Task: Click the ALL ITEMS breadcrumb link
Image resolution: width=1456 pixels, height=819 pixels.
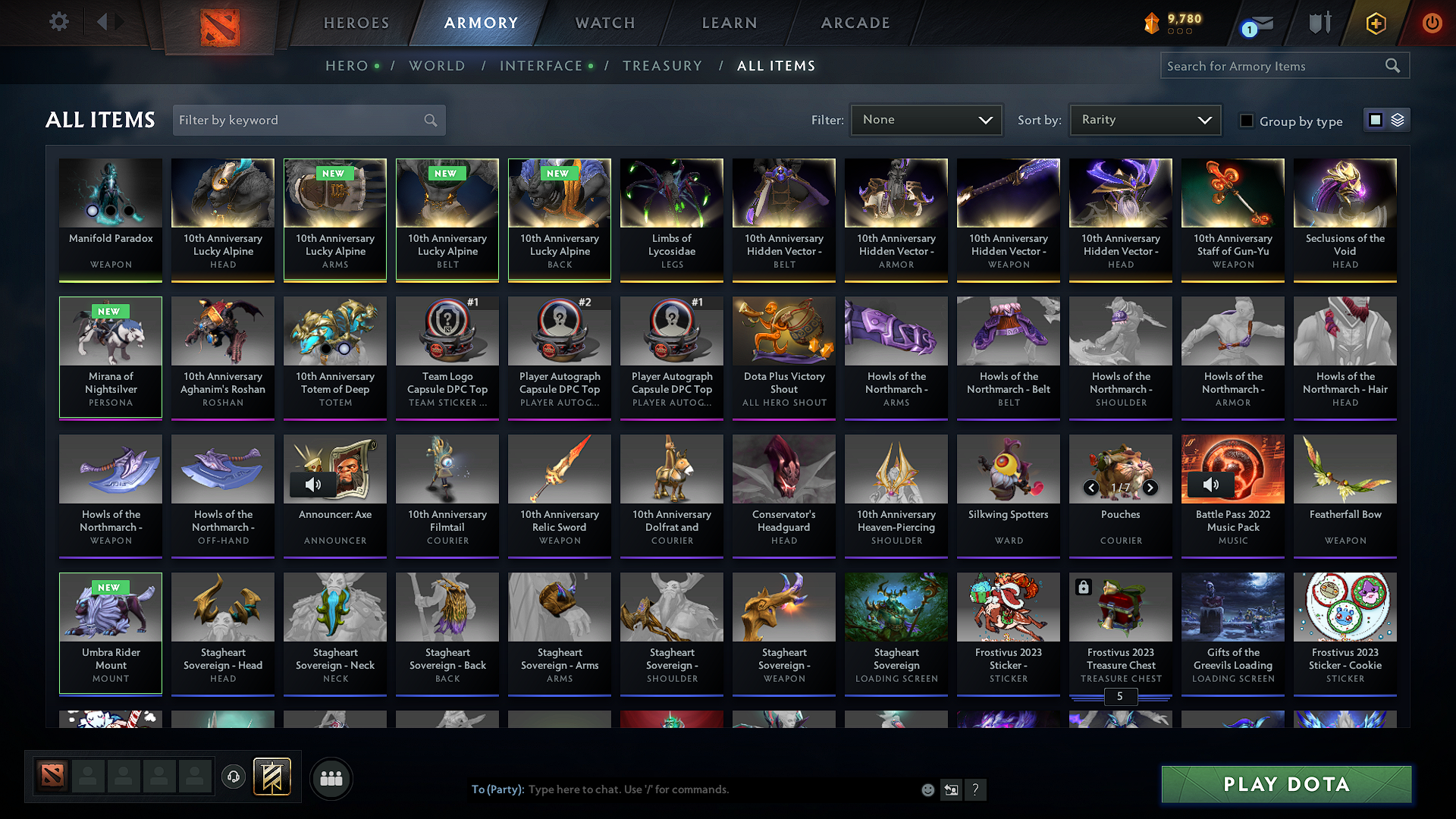Action: pyautogui.click(x=777, y=65)
